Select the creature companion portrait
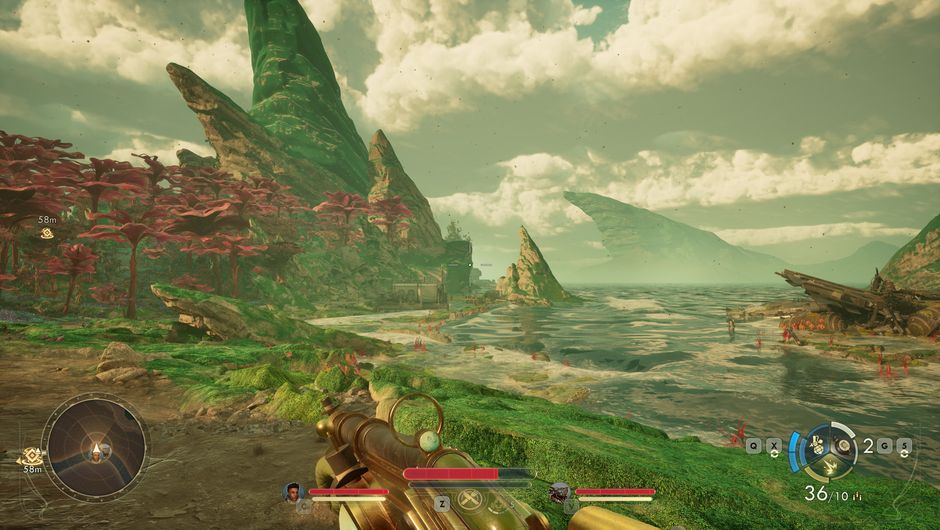The image size is (940, 530). pos(560,491)
